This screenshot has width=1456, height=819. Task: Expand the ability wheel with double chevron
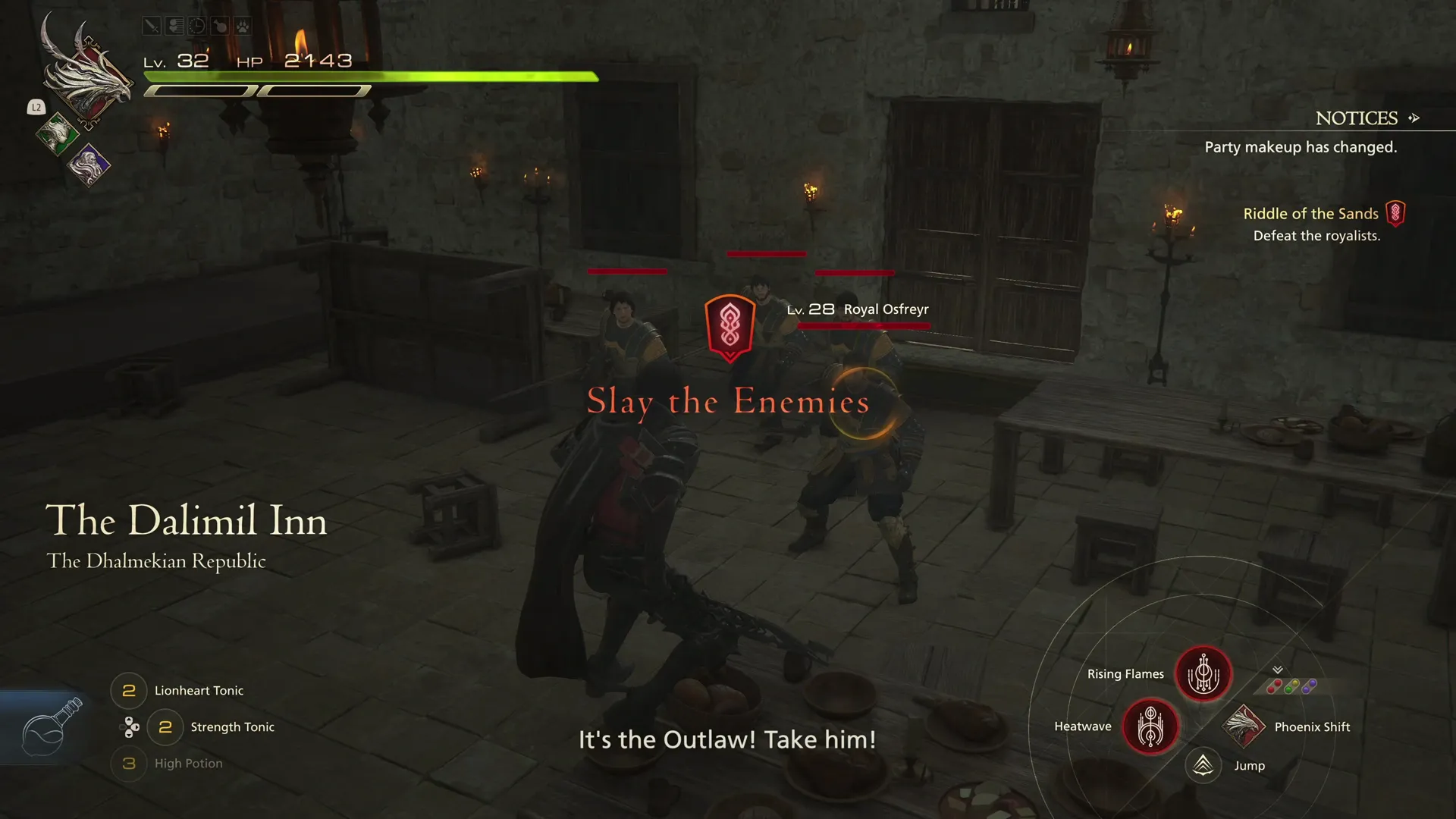click(1278, 671)
